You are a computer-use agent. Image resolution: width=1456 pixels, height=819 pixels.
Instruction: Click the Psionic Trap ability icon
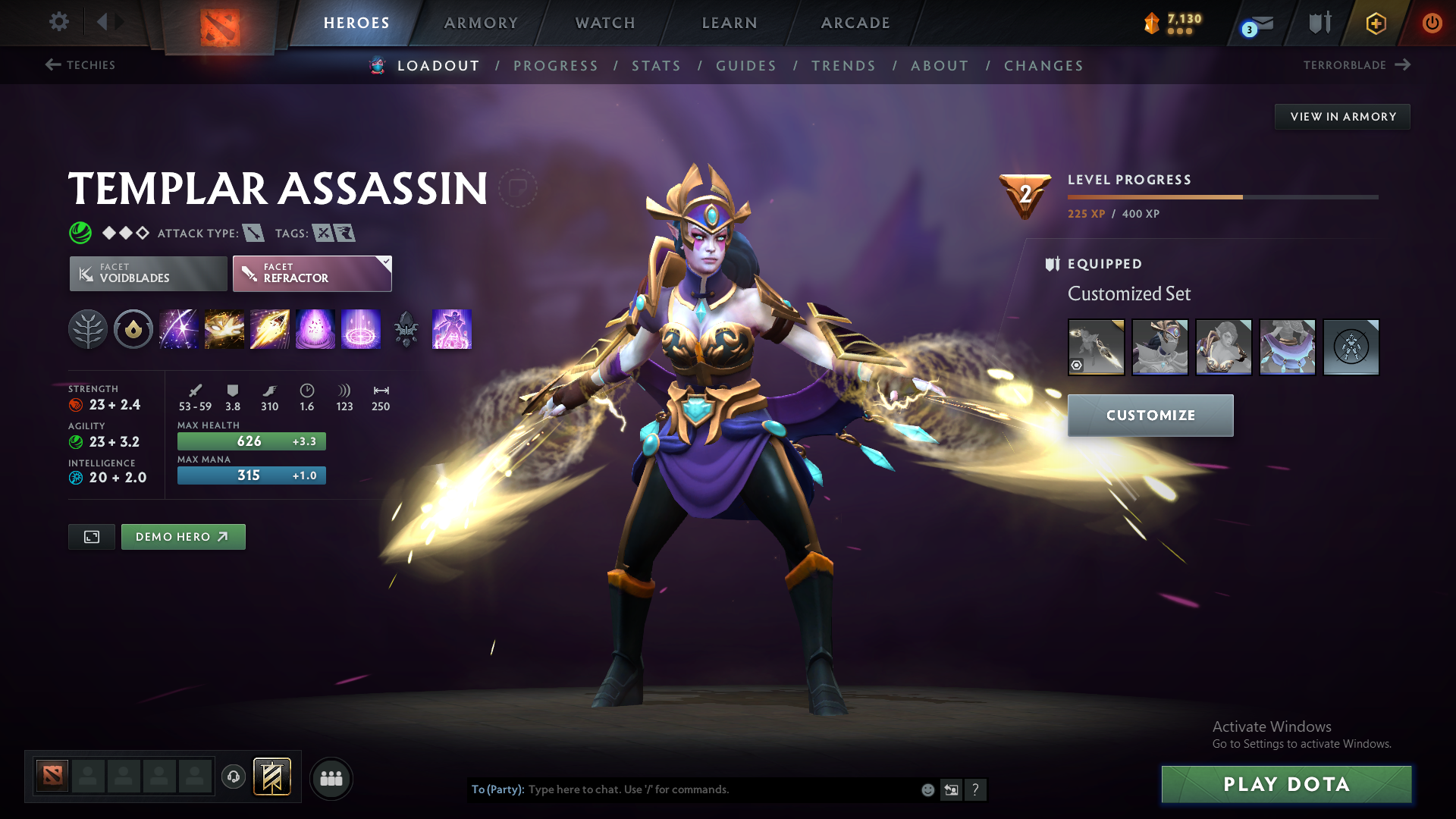tap(315, 329)
